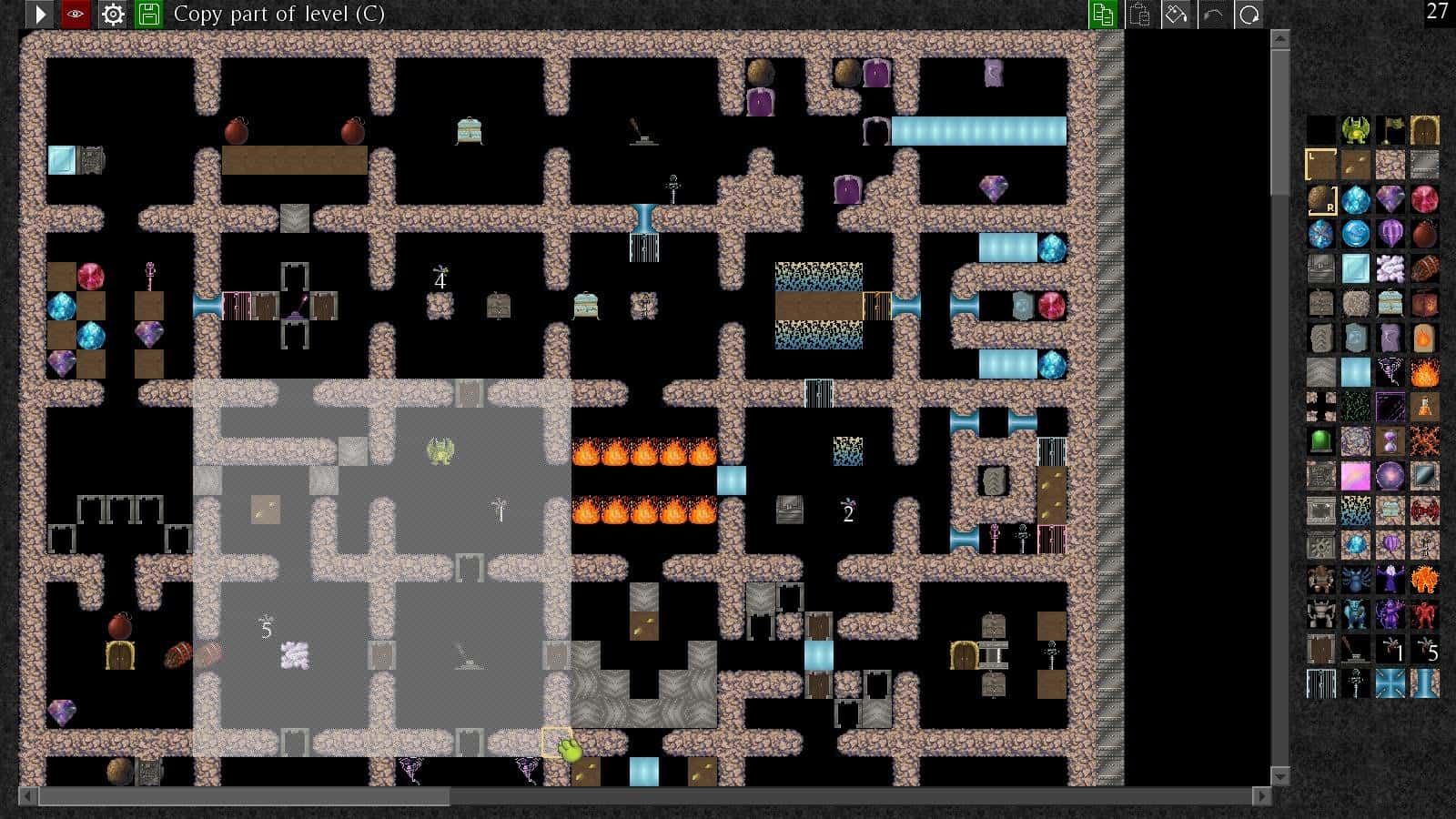This screenshot has width=1456, height=819.
Task: Select the wizard monster tile
Action: pos(1389,578)
